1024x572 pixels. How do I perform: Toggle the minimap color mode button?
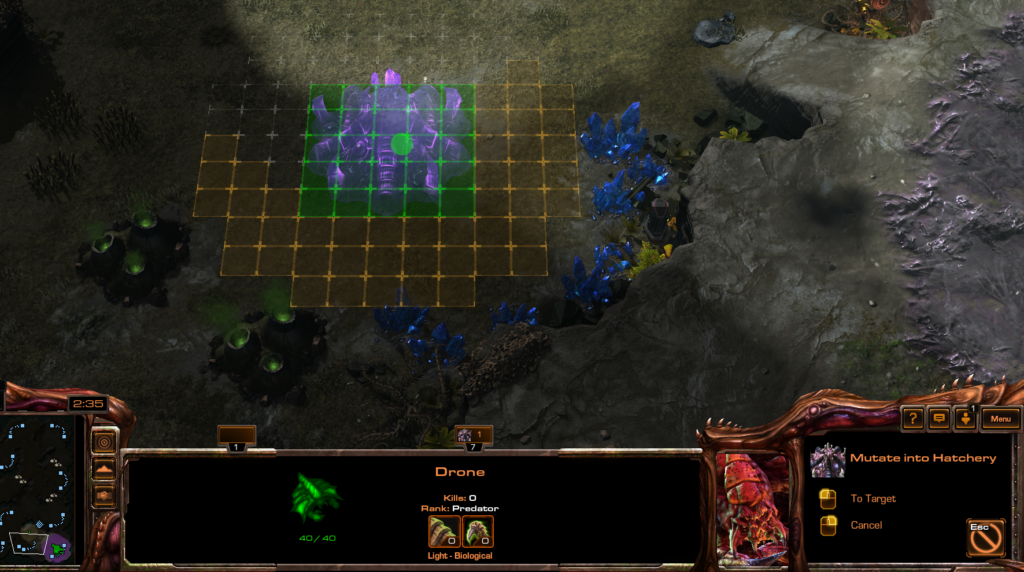104,494
